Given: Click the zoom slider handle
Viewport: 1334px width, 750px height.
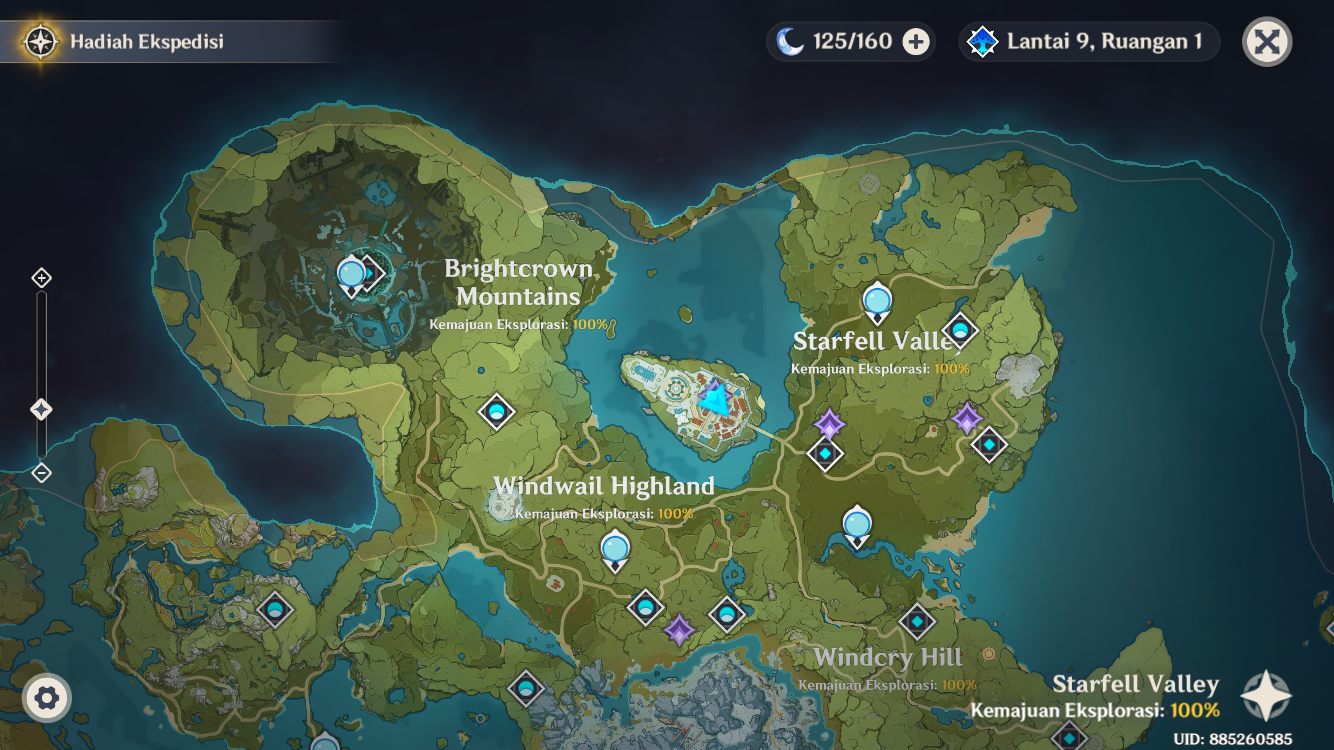Looking at the screenshot, I should (41, 409).
